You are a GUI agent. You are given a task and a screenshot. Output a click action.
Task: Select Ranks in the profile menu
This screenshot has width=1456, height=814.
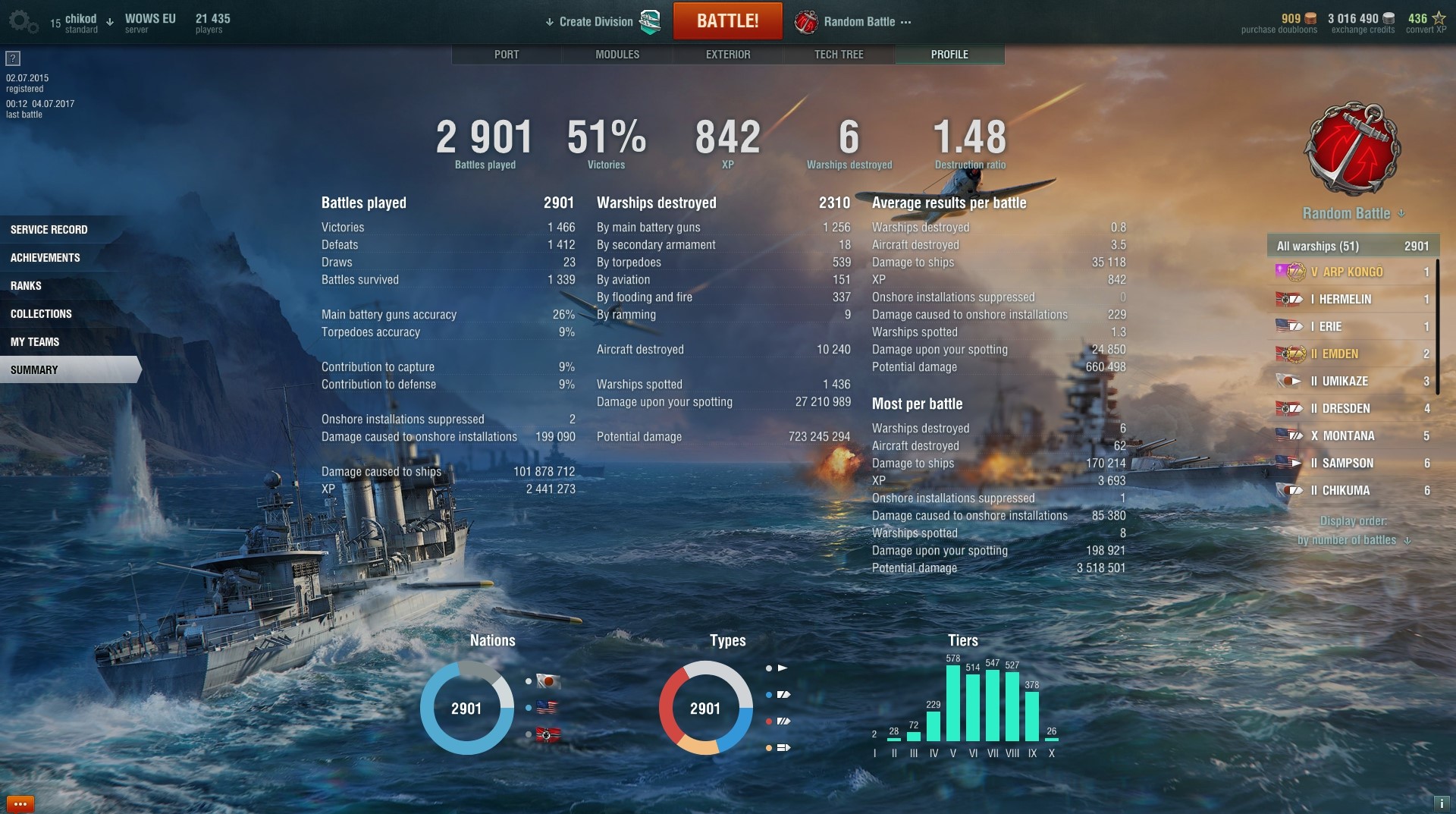(27, 286)
